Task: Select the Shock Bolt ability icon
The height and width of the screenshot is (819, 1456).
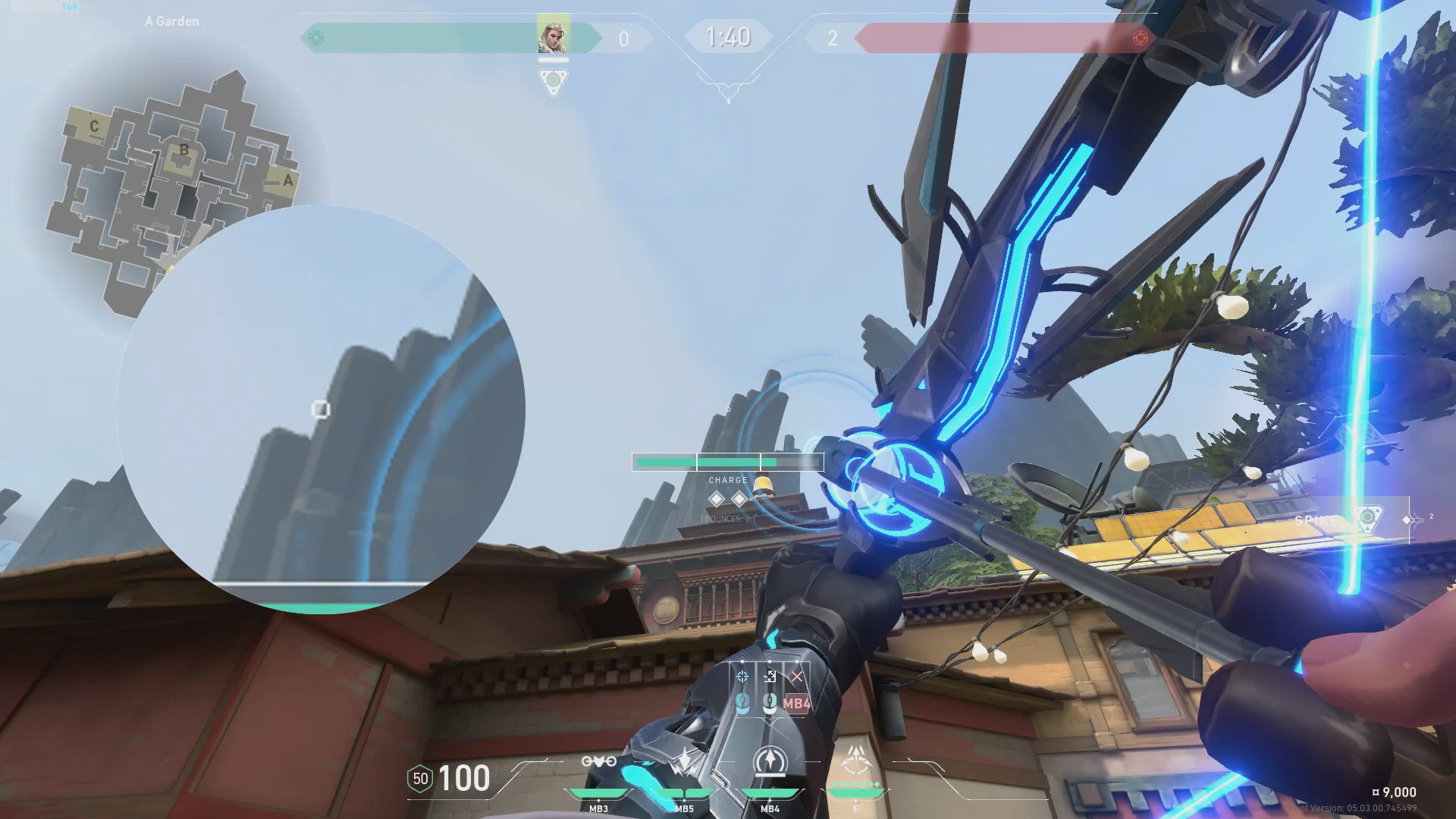Action: pyautogui.click(x=684, y=761)
